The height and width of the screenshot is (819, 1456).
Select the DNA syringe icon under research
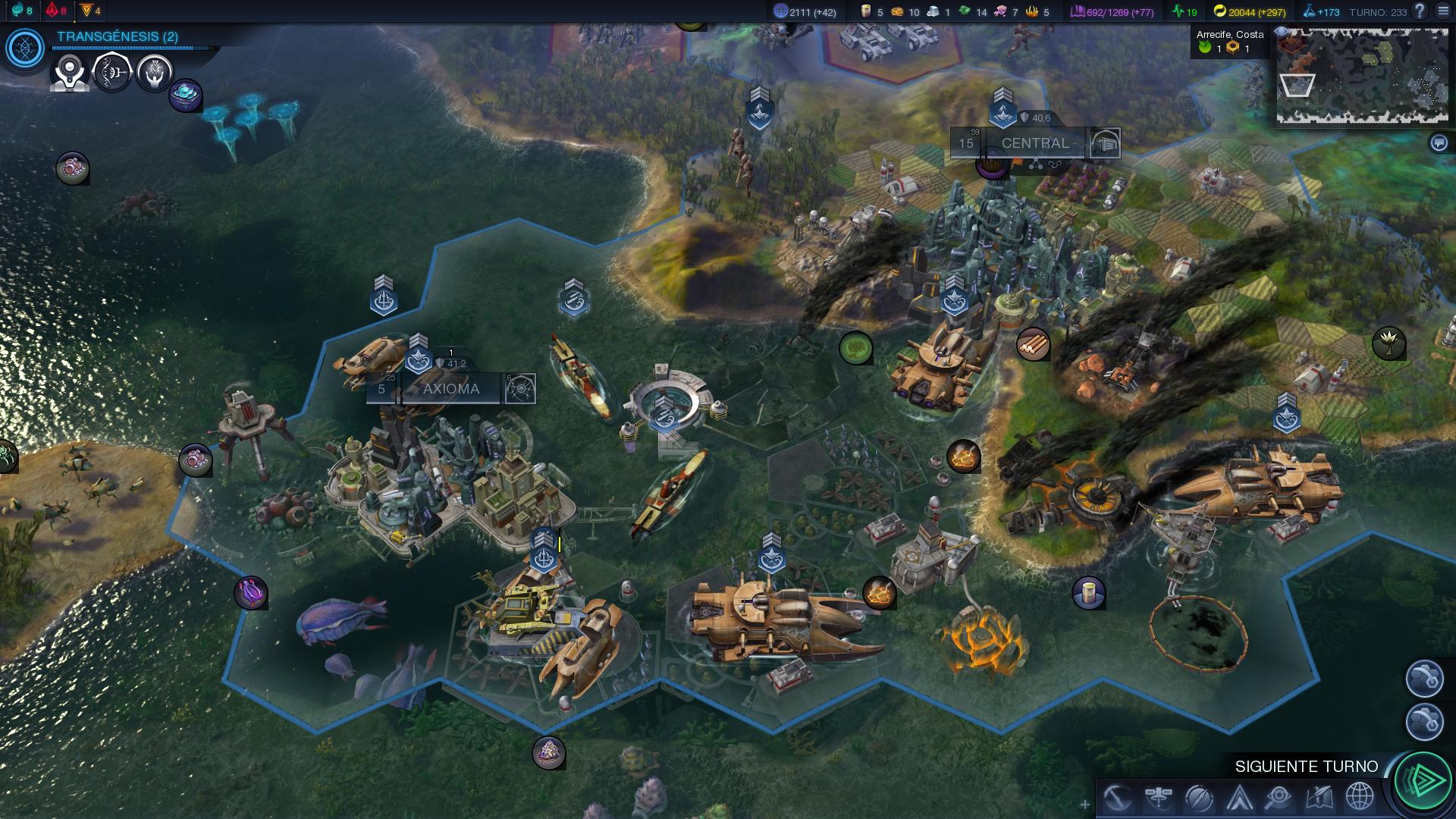point(112,73)
